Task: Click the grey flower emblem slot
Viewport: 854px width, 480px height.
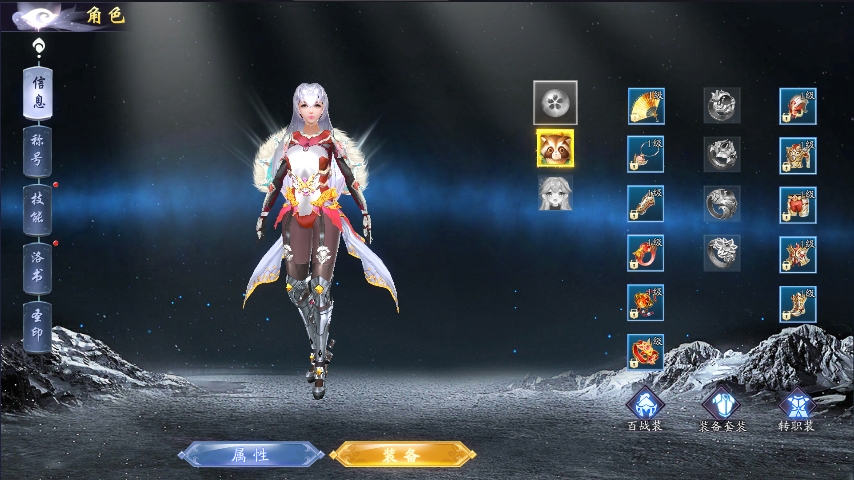Action: pos(555,101)
